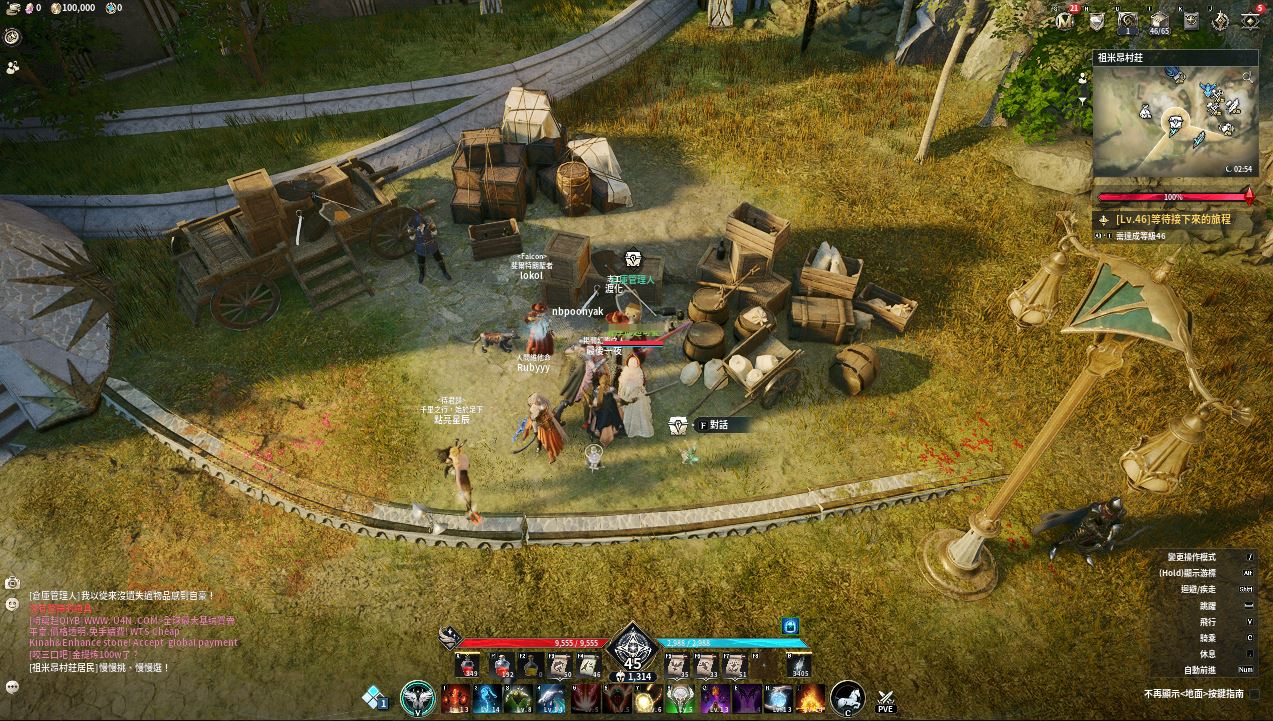Open the inventory bag showing 46/65
The width and height of the screenshot is (1273, 721).
pos(1159,21)
